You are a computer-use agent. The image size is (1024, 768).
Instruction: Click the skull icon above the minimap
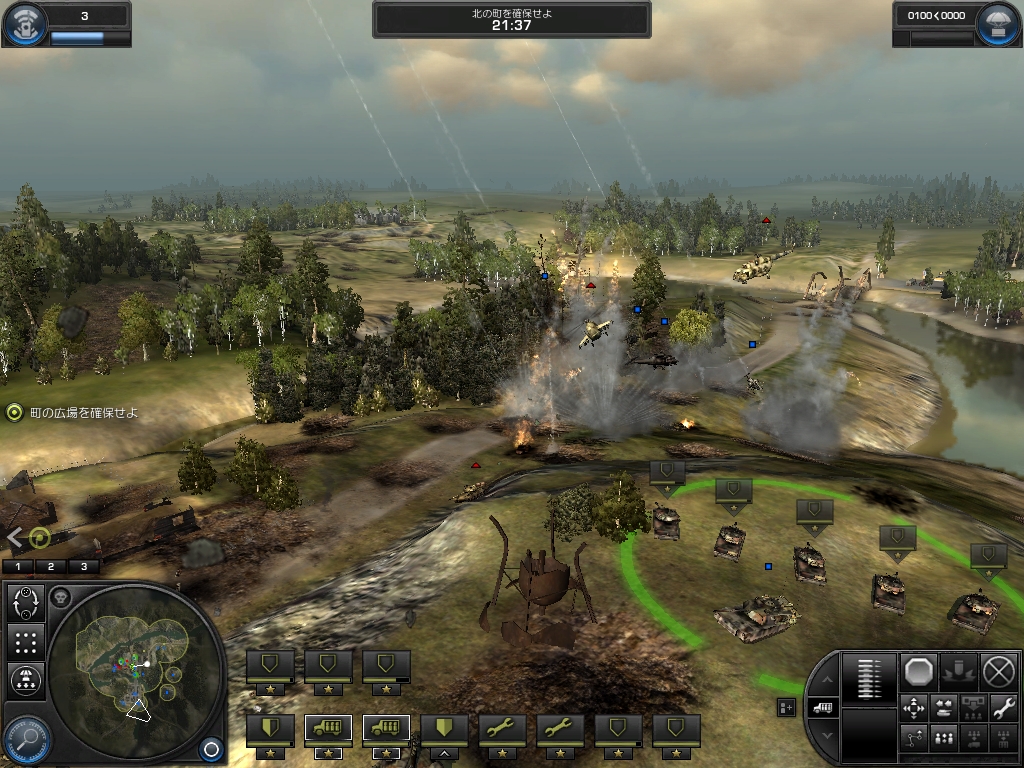pyautogui.click(x=60, y=597)
